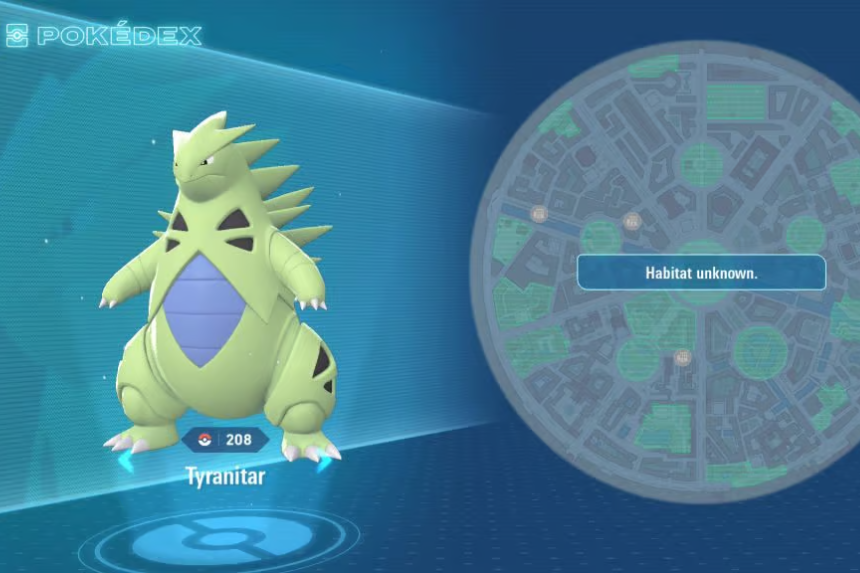The width and height of the screenshot is (860, 573).
Task: Show the previous Pokémon with the left arrow
Action: tap(124, 462)
